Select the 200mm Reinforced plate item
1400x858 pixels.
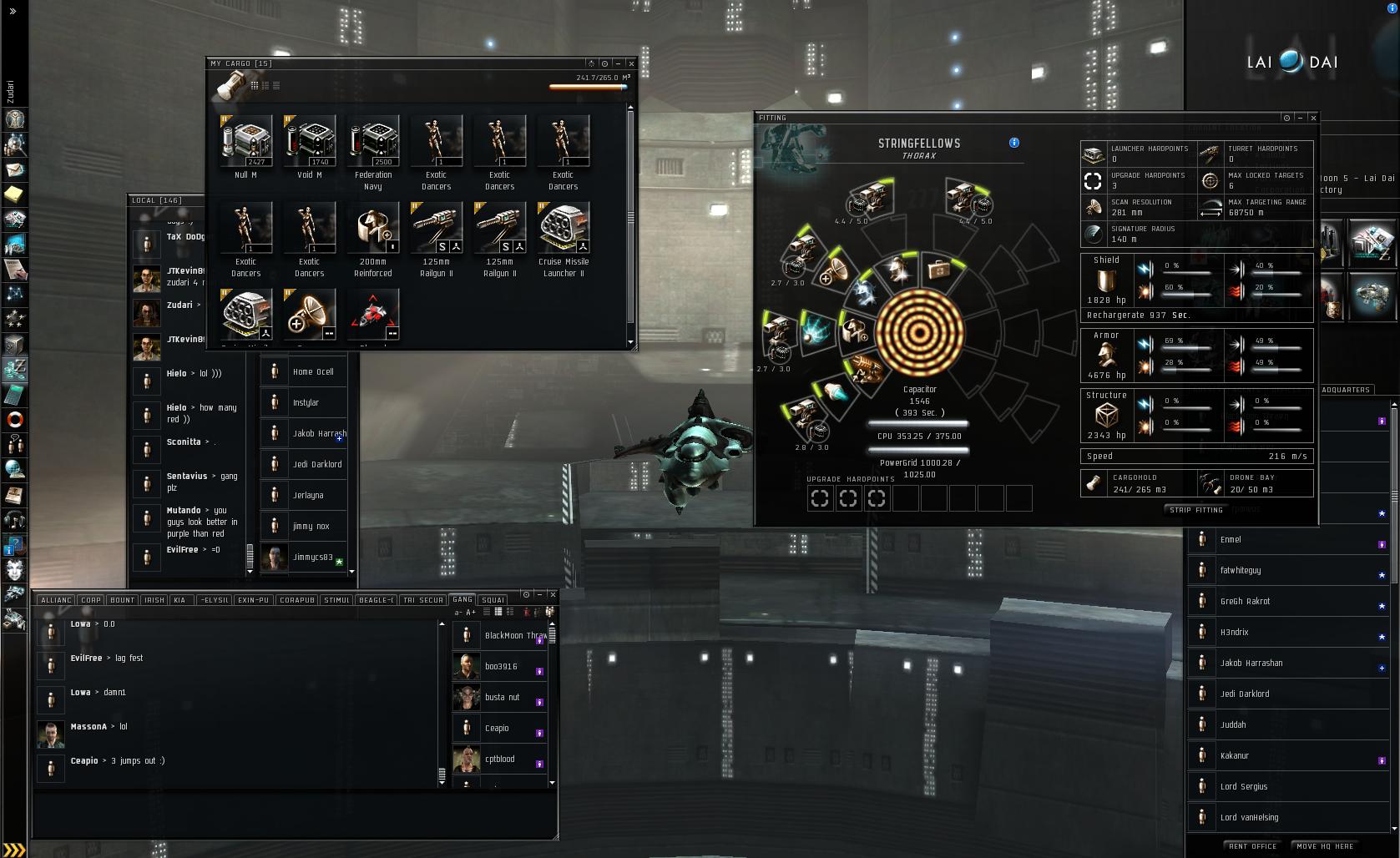click(372, 229)
